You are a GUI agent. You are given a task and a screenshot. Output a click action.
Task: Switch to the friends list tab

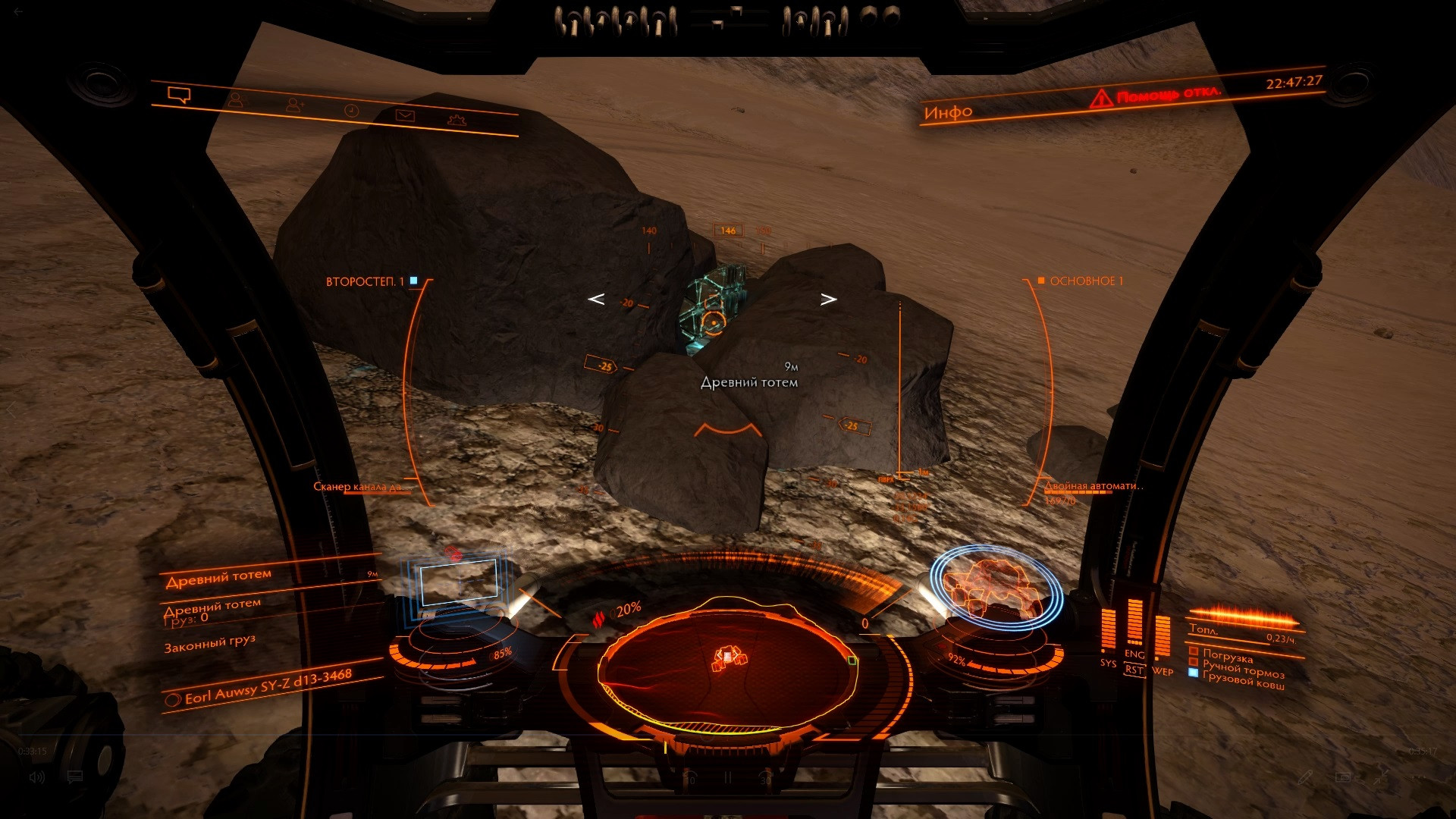tap(236, 100)
